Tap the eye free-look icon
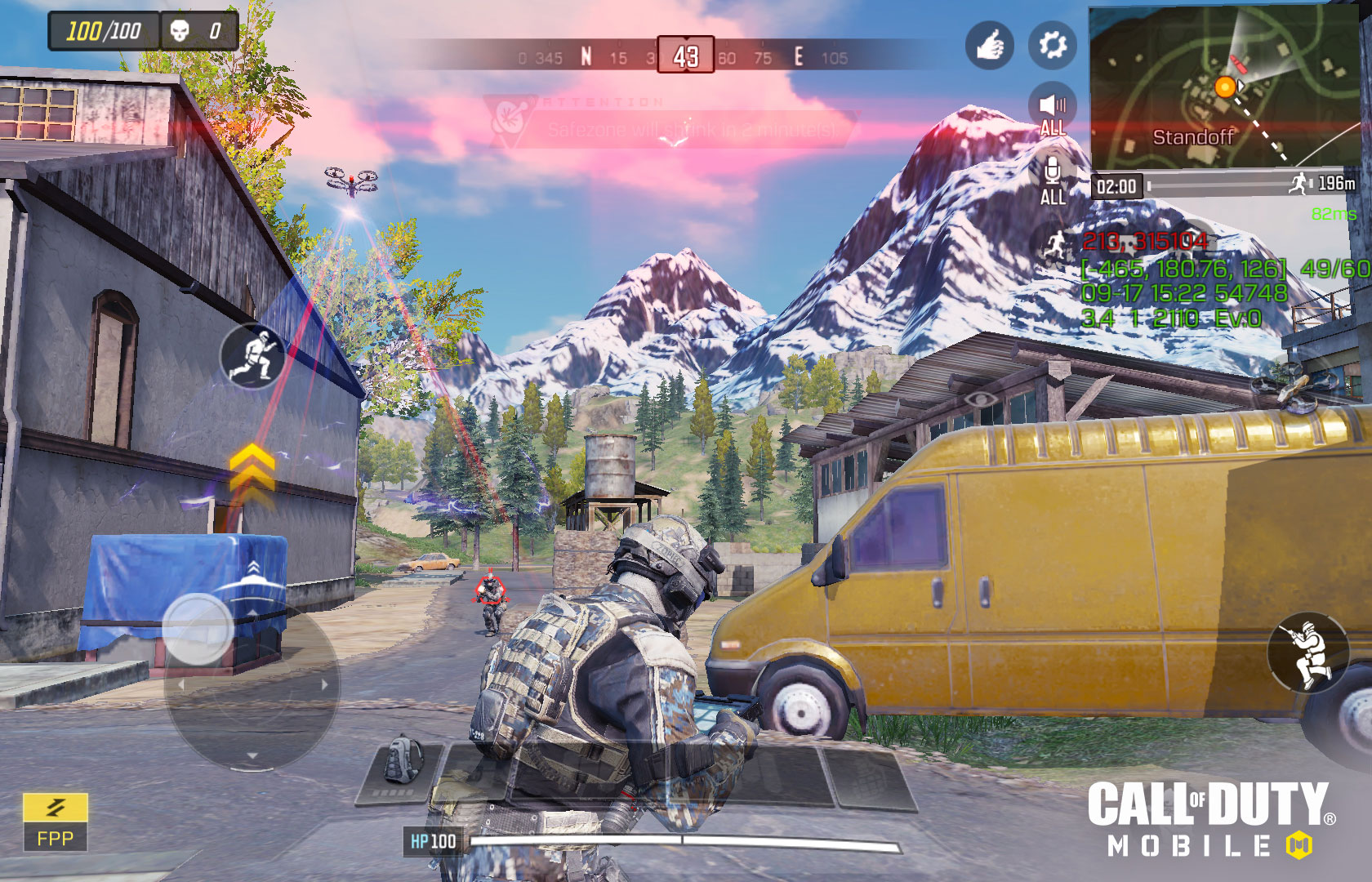The height and width of the screenshot is (882, 1372). coord(981,399)
